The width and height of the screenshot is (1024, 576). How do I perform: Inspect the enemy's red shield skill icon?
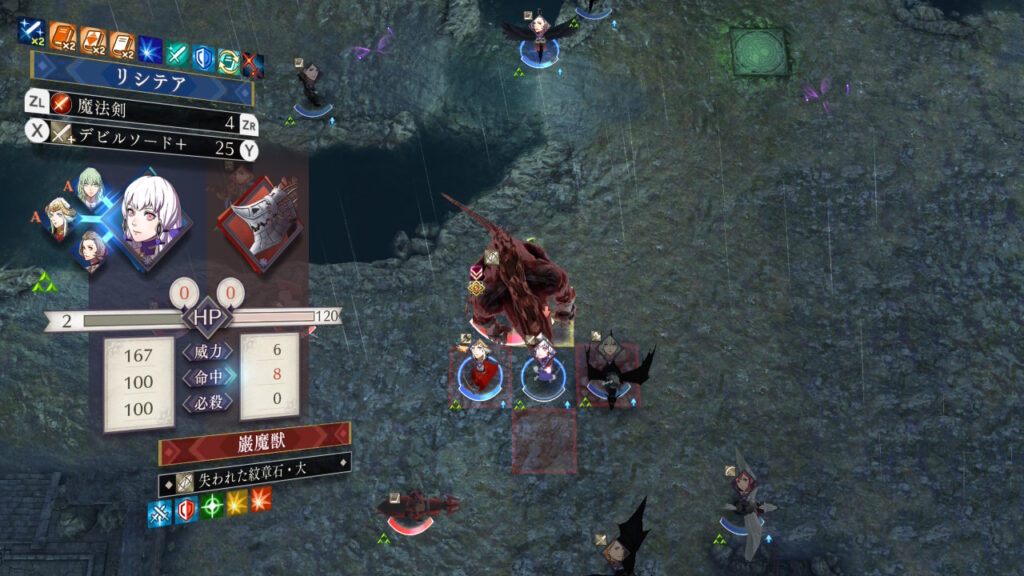pos(185,510)
